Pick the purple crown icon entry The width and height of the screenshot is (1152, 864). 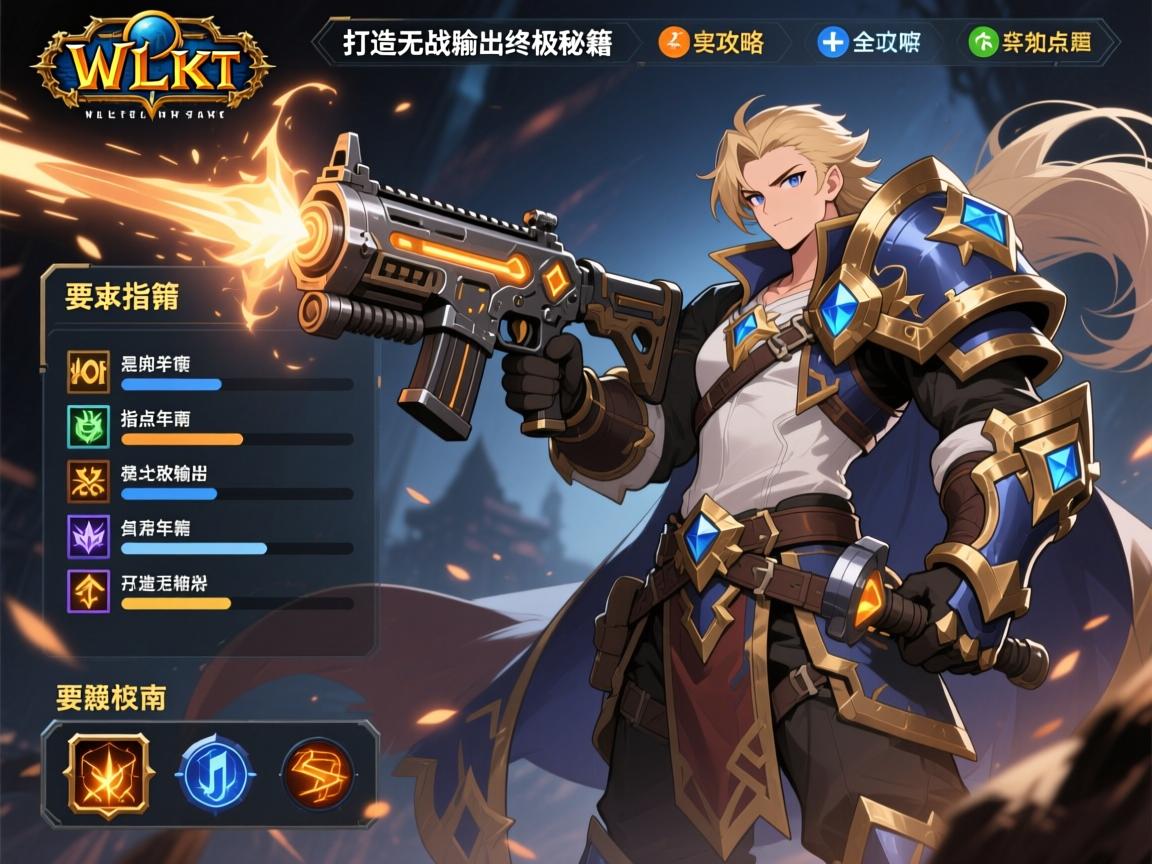point(88,536)
